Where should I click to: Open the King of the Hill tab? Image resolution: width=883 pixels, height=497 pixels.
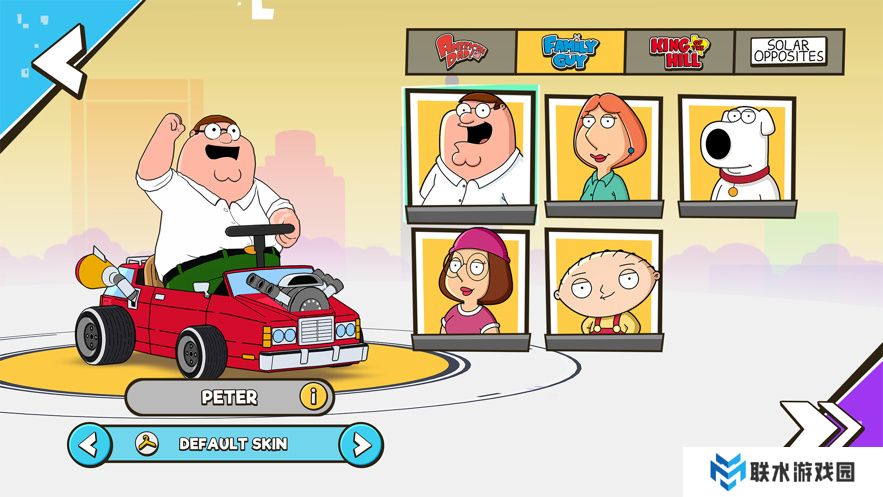click(x=679, y=50)
